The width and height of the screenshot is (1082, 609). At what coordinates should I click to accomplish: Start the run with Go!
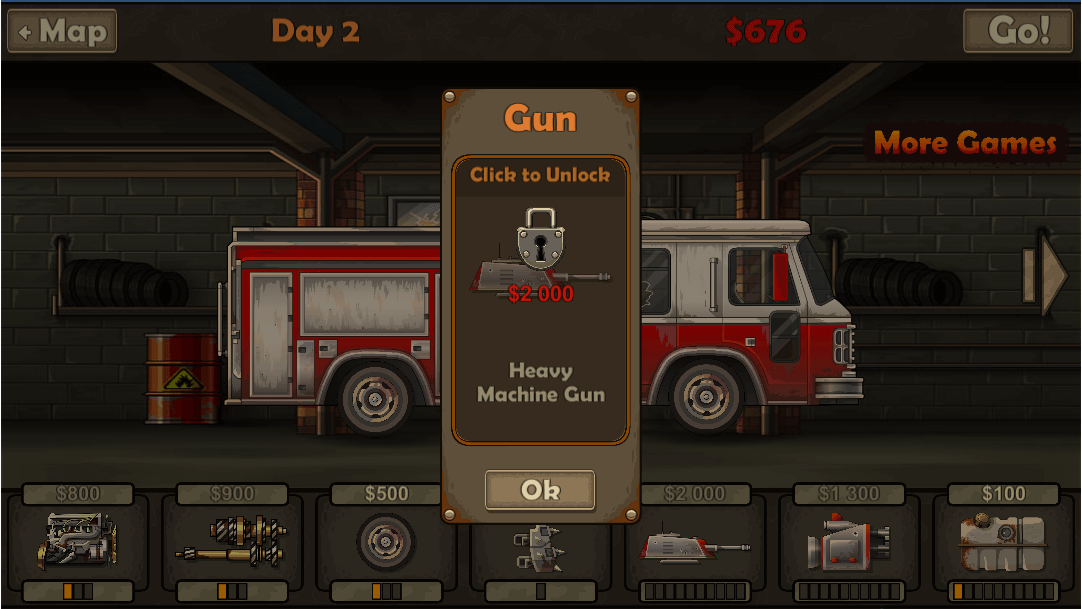pyautogui.click(x=1017, y=31)
